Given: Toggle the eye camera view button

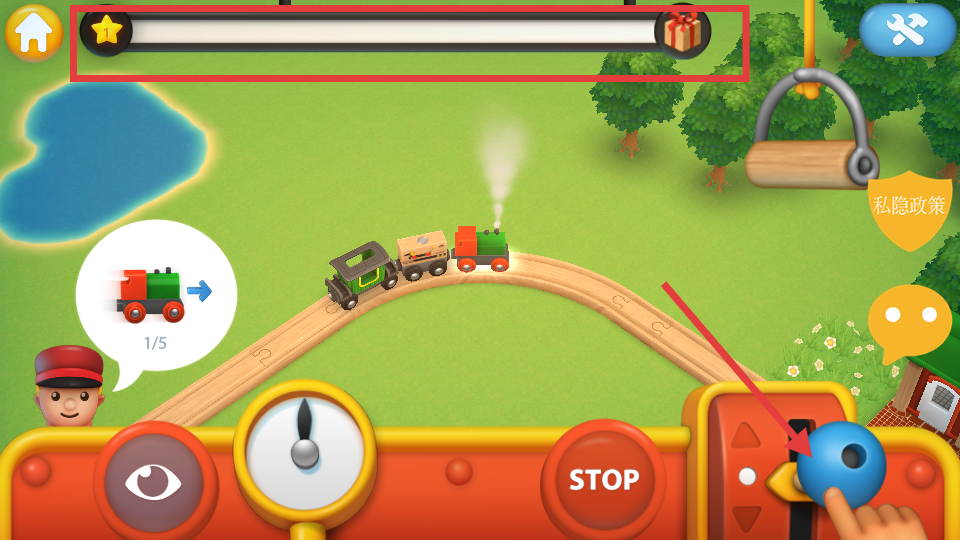Looking at the screenshot, I should pos(153,481).
